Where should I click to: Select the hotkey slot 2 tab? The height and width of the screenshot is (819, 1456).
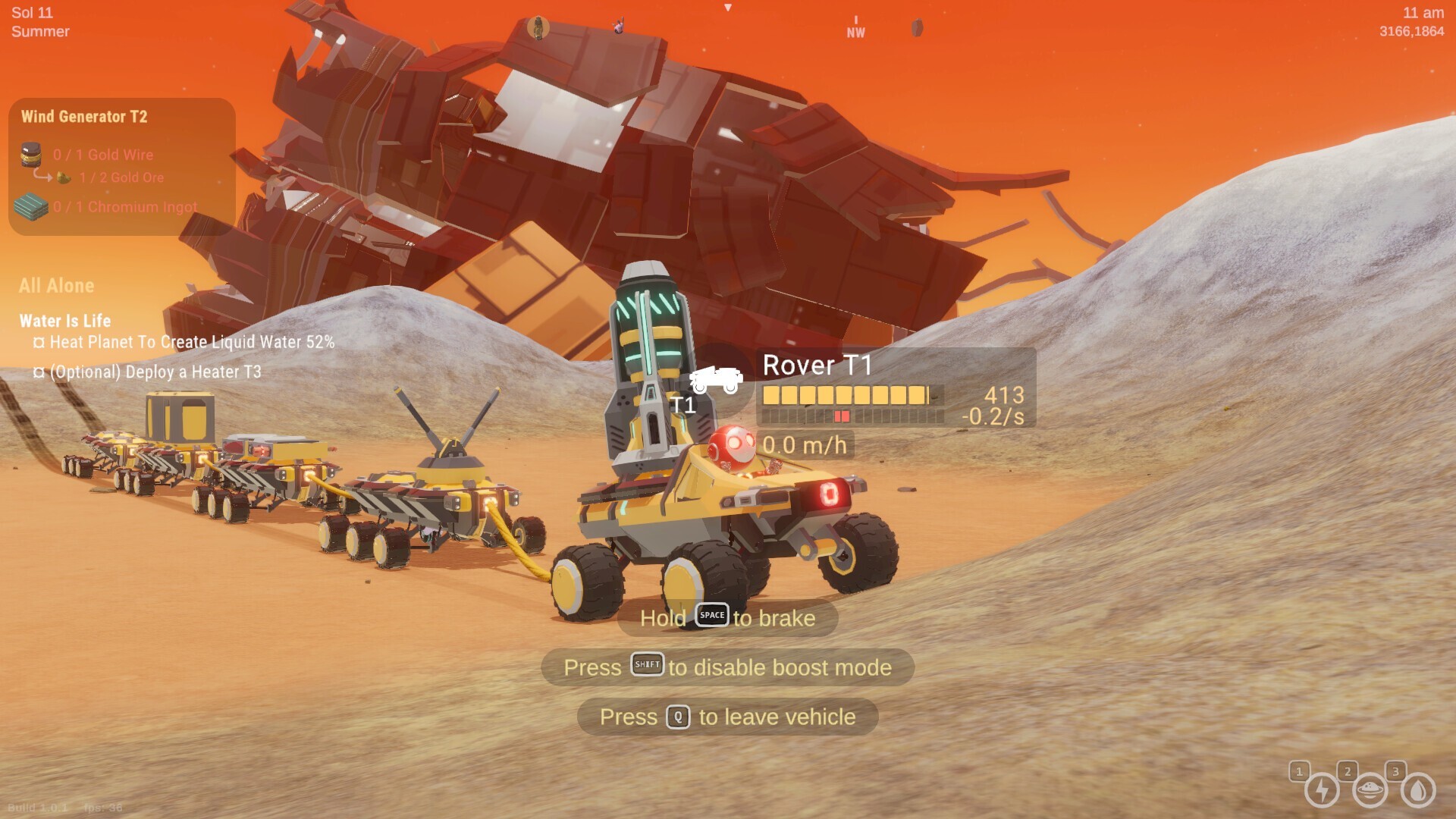coord(1348,770)
